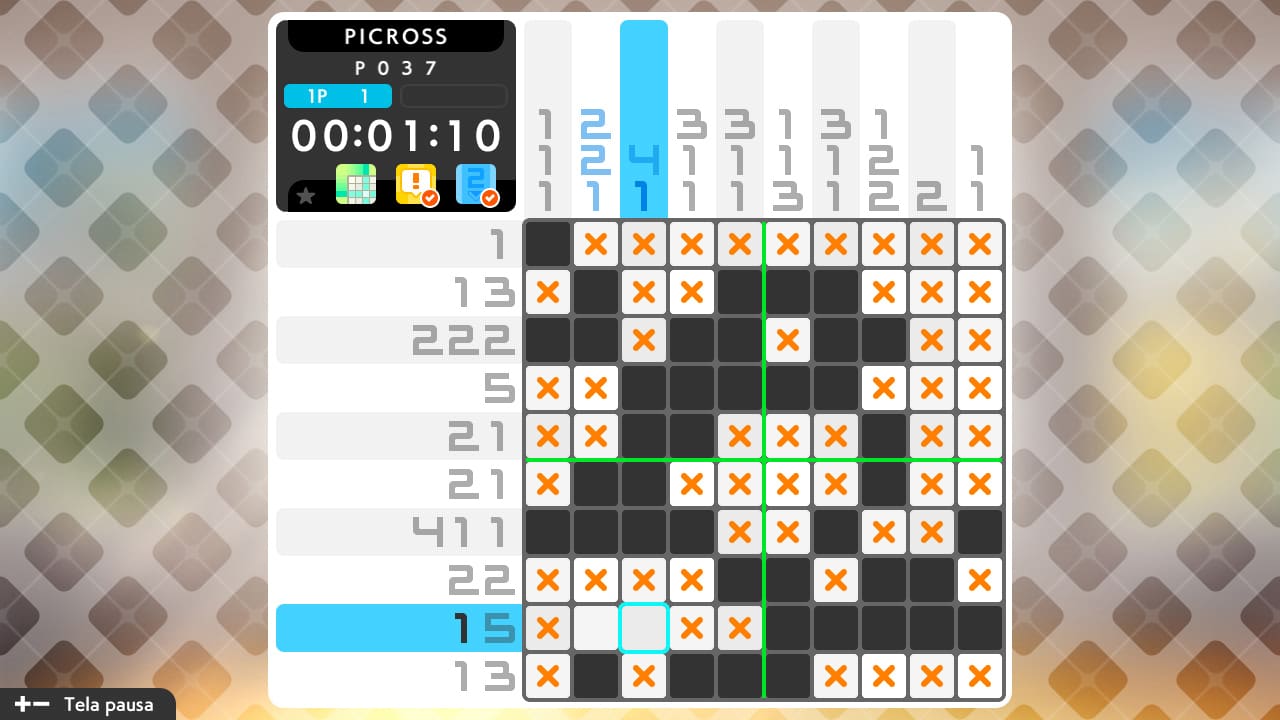Click the filled cell at the grid's top-left corner
Viewport: 1280px width, 720px height.
coord(548,244)
